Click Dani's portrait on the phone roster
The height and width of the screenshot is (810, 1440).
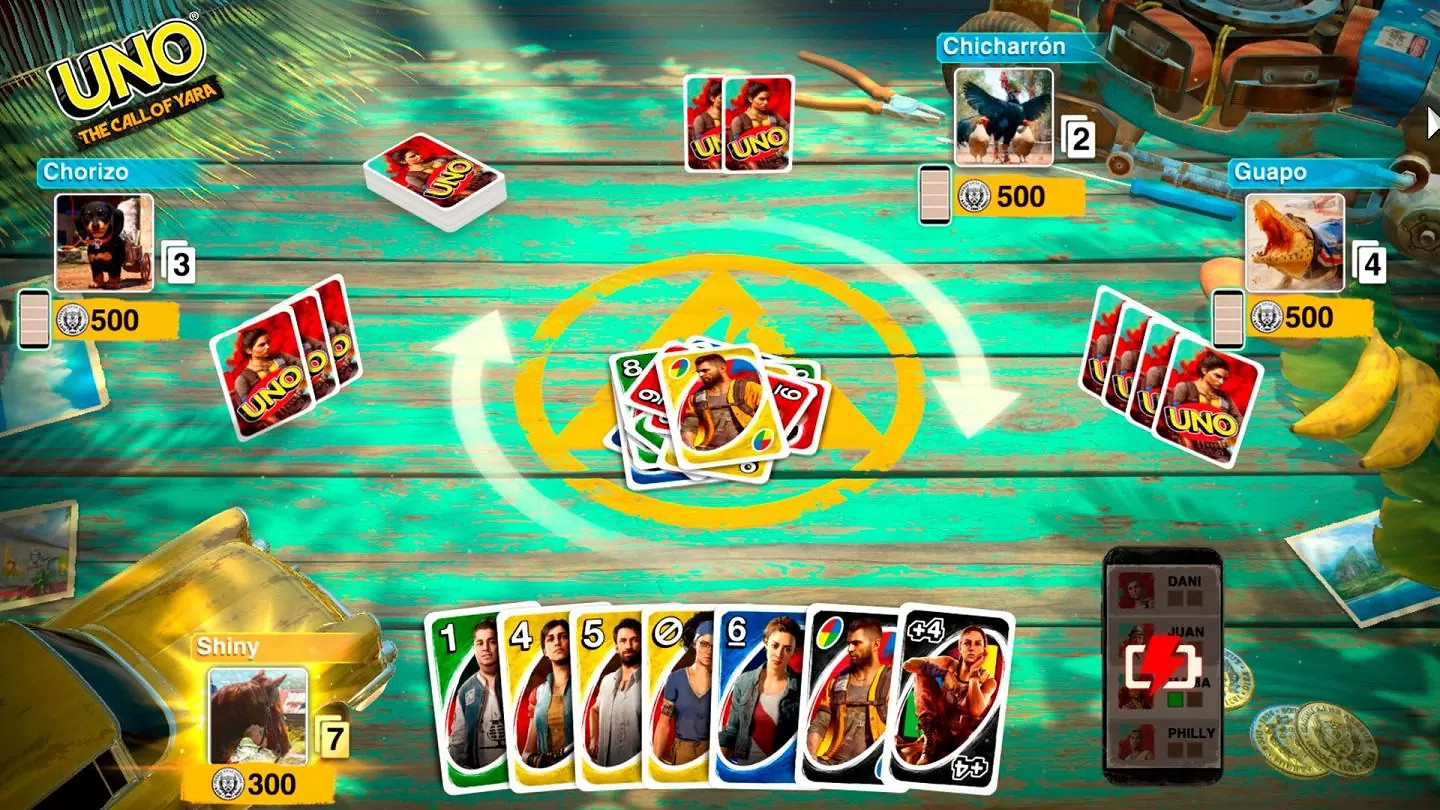[1134, 591]
